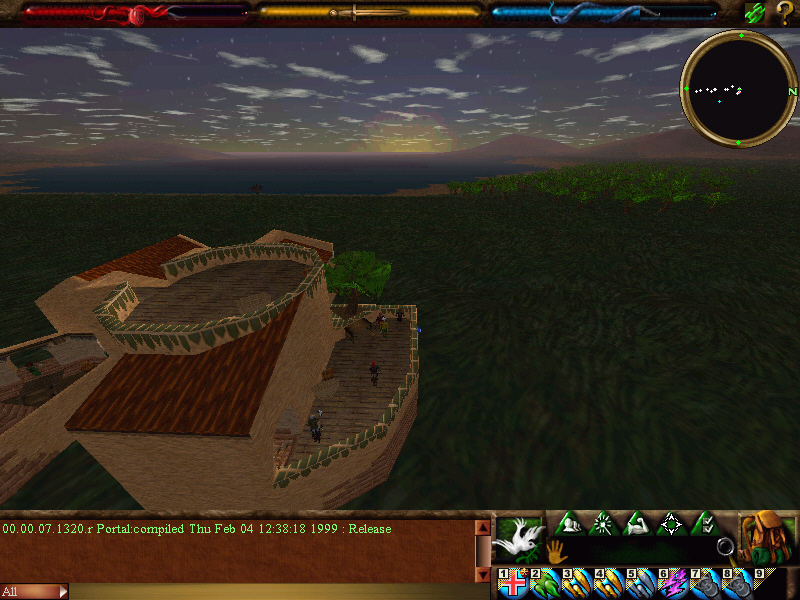Select the golden item in slot 3
Viewport: 800px width, 600px height.
(x=577, y=584)
